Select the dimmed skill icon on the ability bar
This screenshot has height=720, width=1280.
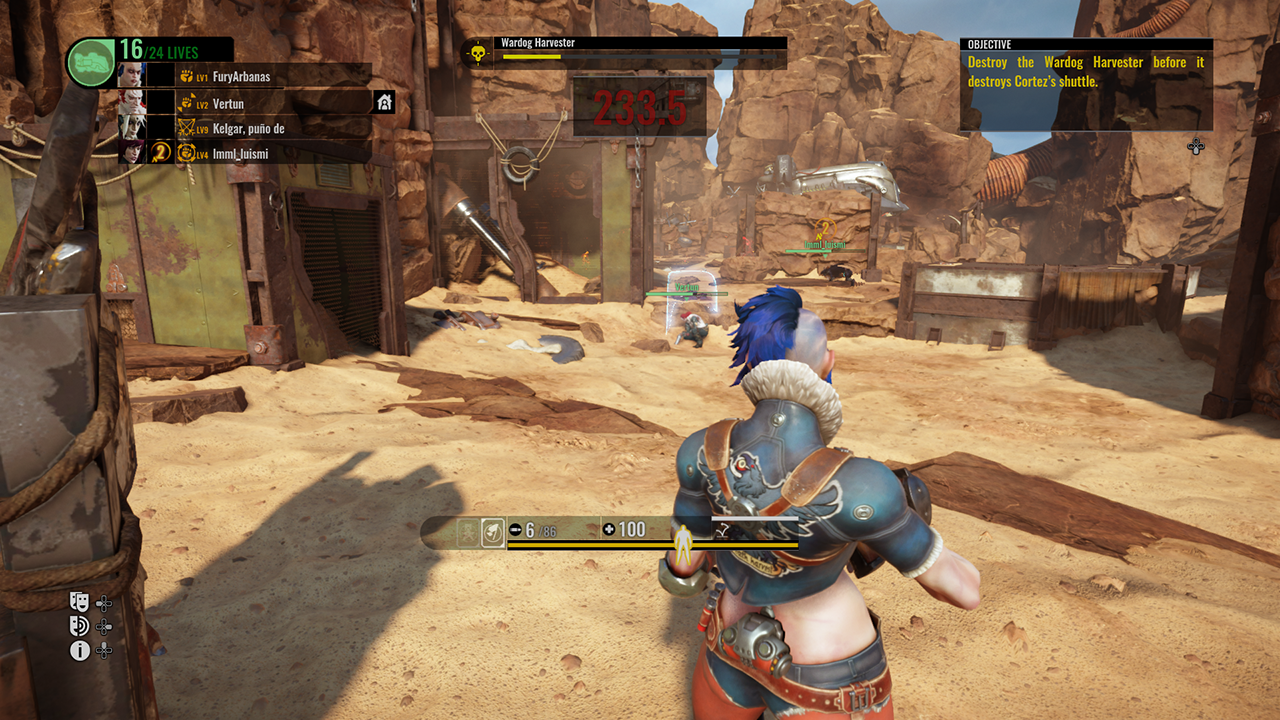coord(467,532)
